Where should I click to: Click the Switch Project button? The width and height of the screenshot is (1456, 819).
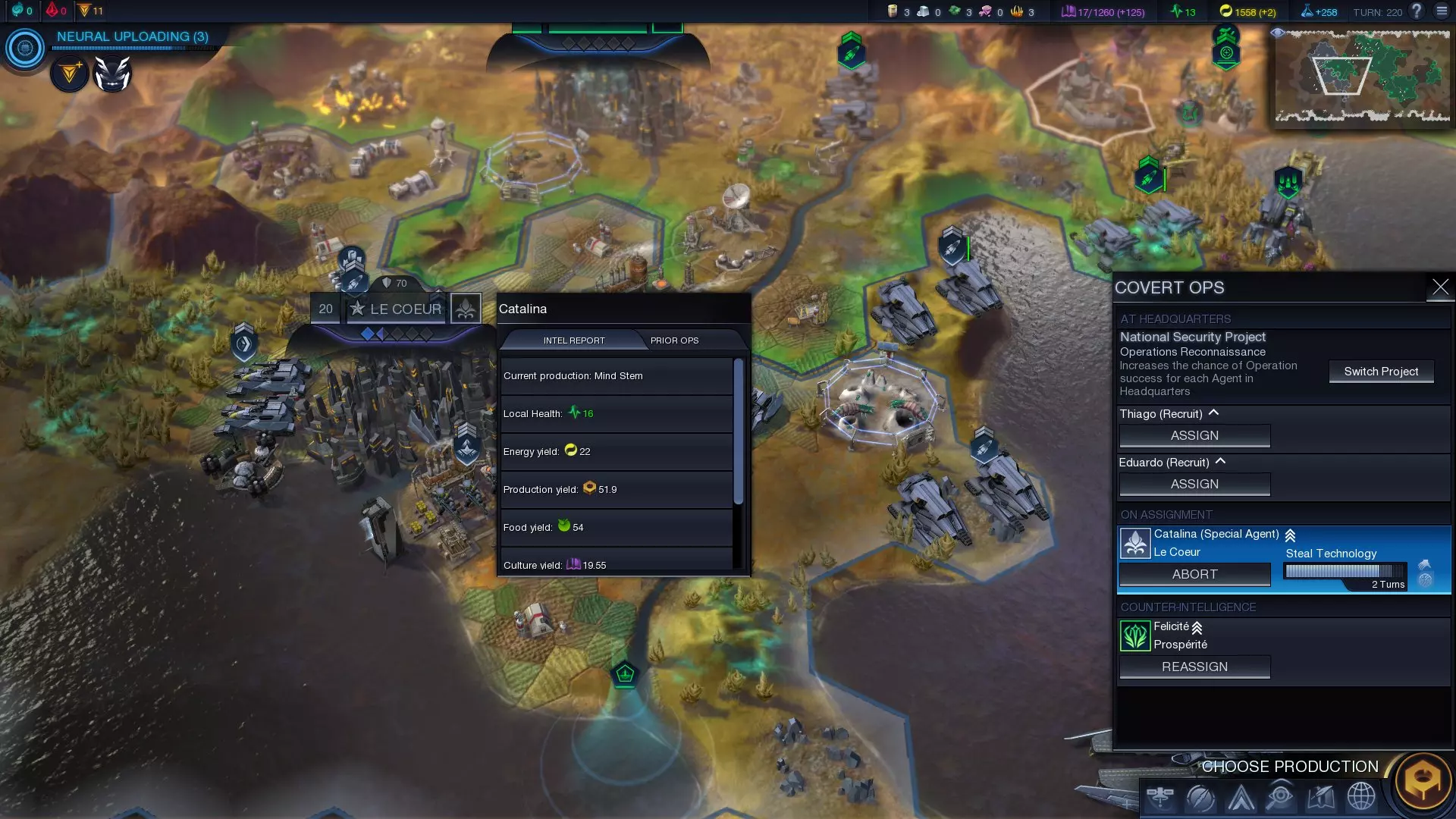(1381, 372)
